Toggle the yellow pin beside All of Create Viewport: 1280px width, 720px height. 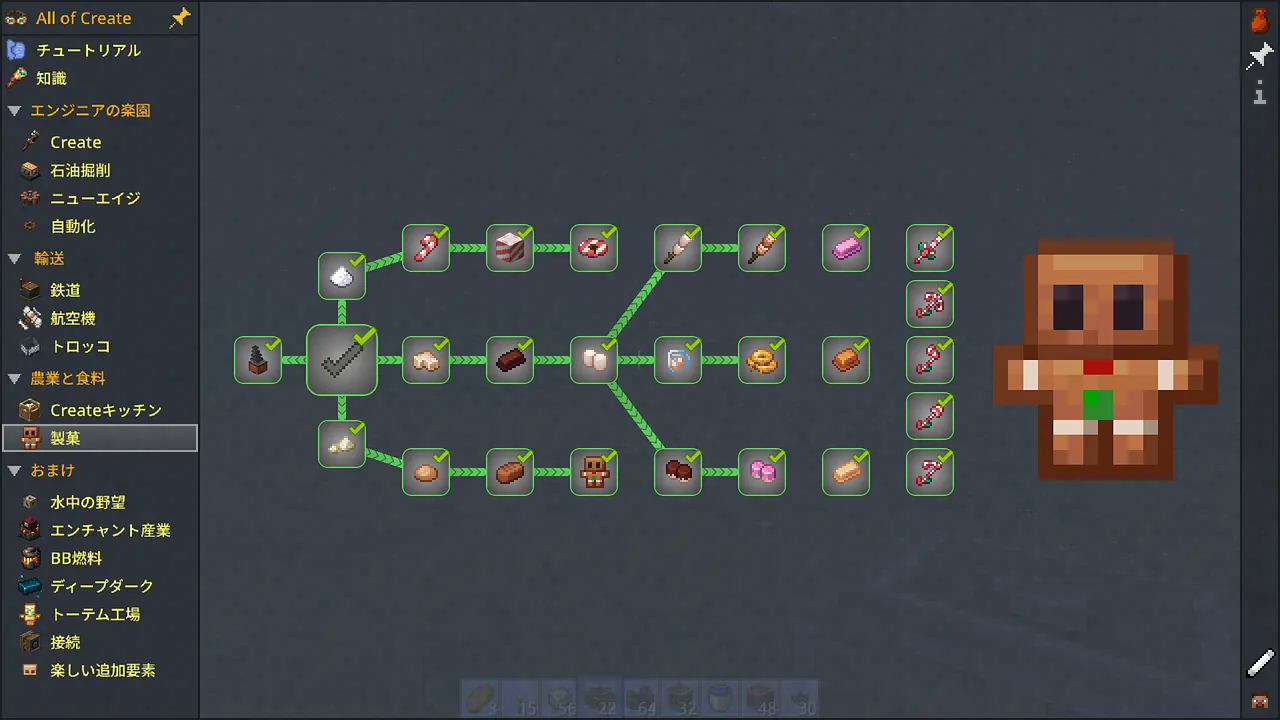pyautogui.click(x=180, y=18)
